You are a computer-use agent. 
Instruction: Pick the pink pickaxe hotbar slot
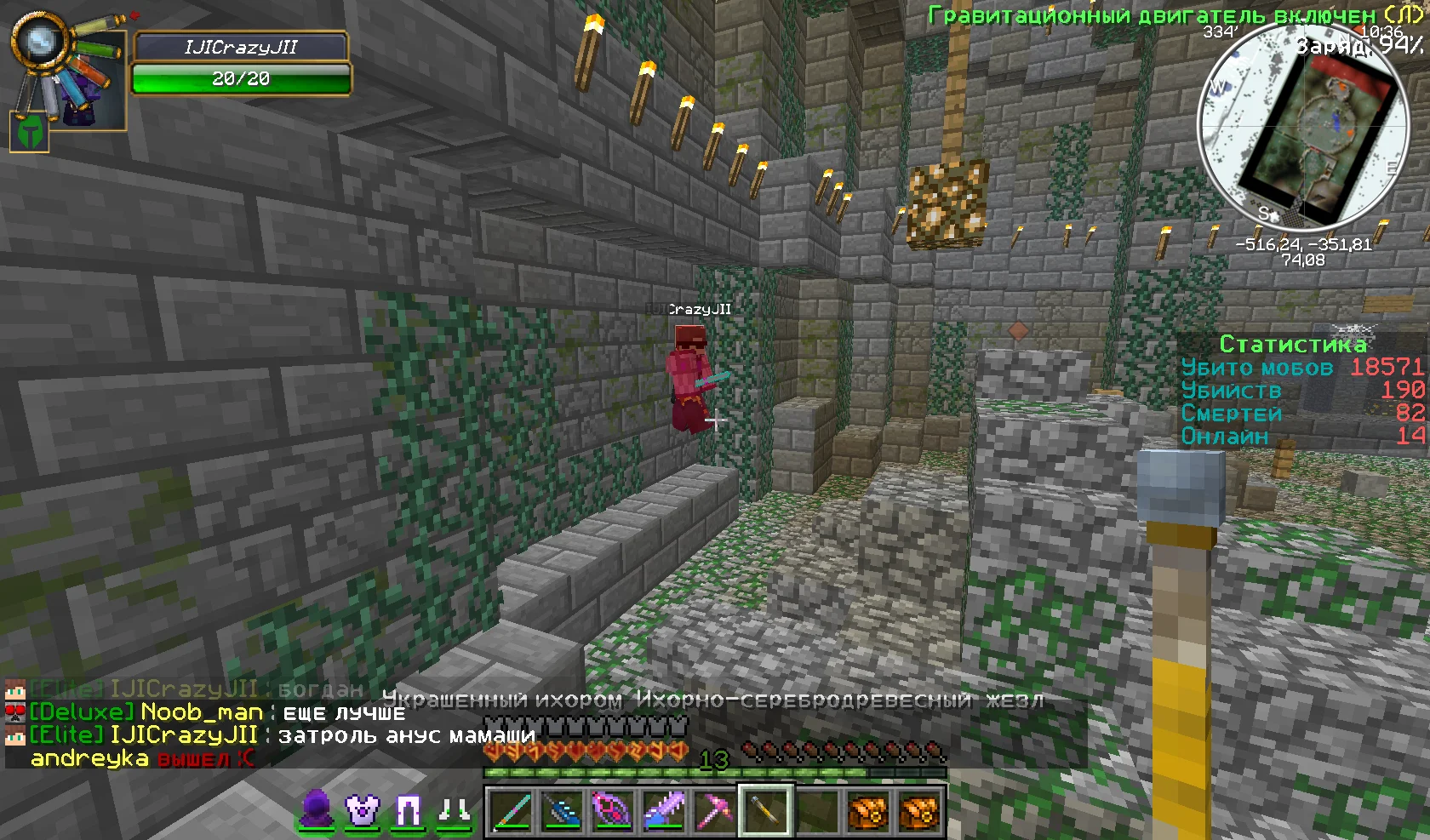click(715, 809)
